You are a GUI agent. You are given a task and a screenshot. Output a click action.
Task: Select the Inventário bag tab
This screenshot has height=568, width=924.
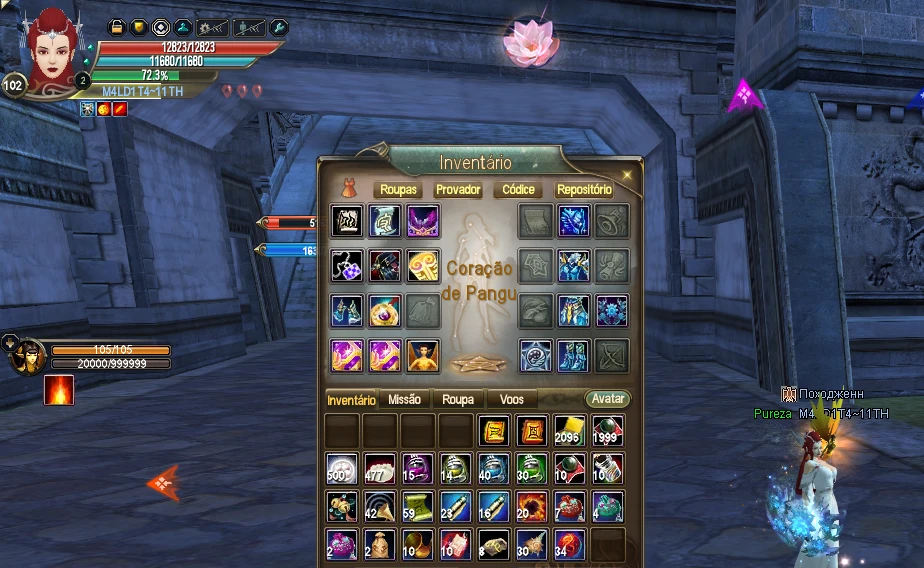pyautogui.click(x=352, y=400)
